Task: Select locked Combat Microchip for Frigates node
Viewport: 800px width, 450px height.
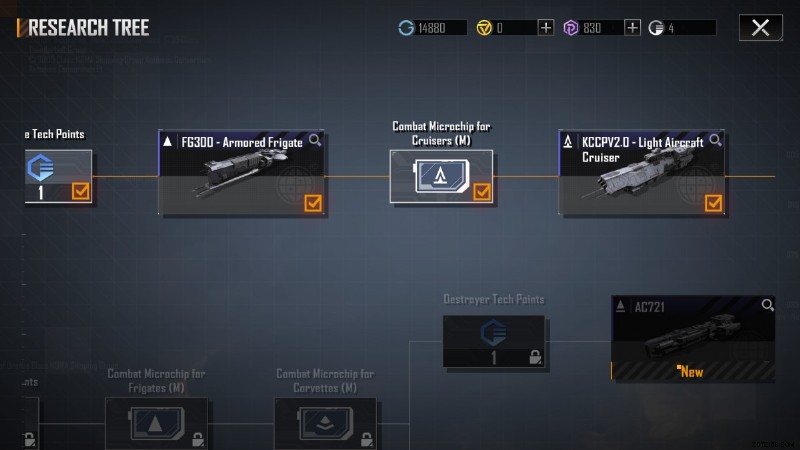Action: (157, 422)
